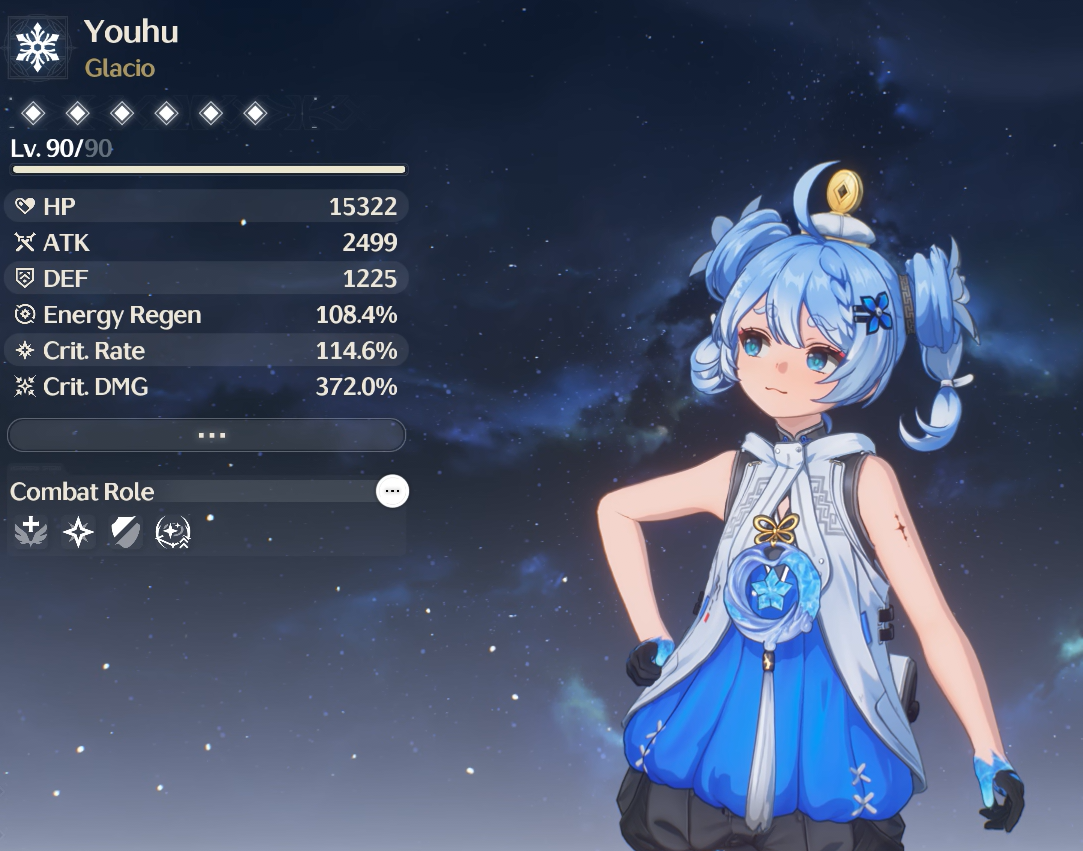The height and width of the screenshot is (851, 1083).
Task: Expand the full stats list with the ellipsis bar
Action: pyautogui.click(x=206, y=435)
